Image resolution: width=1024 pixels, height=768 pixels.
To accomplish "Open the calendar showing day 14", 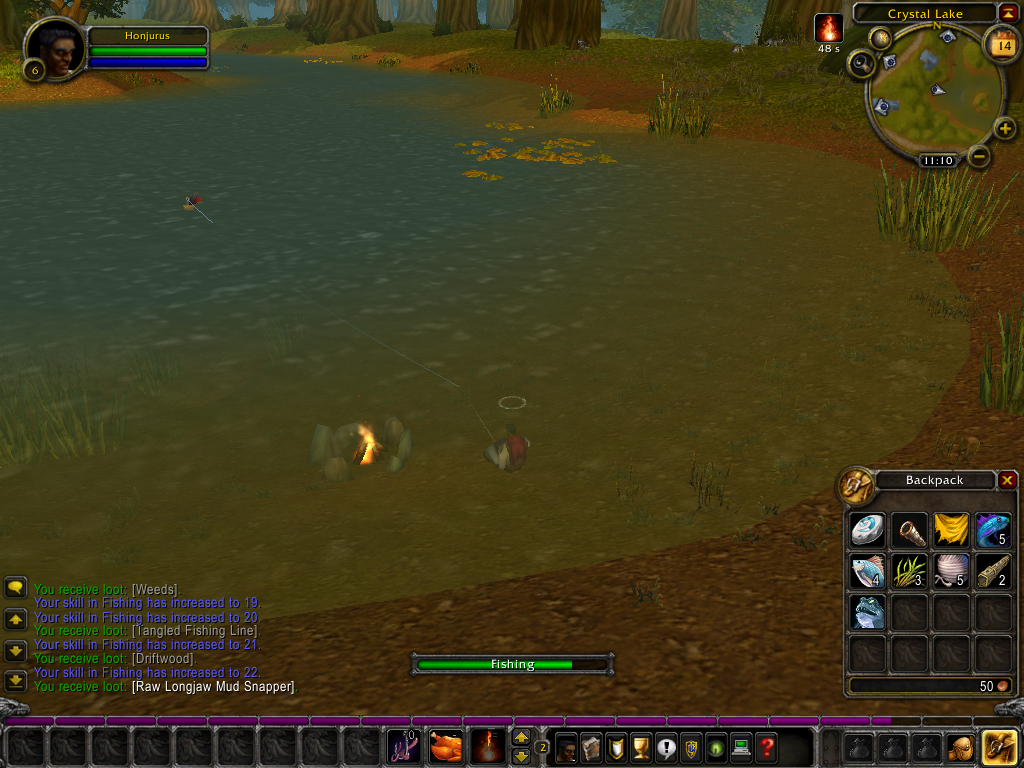I will click(x=1003, y=45).
